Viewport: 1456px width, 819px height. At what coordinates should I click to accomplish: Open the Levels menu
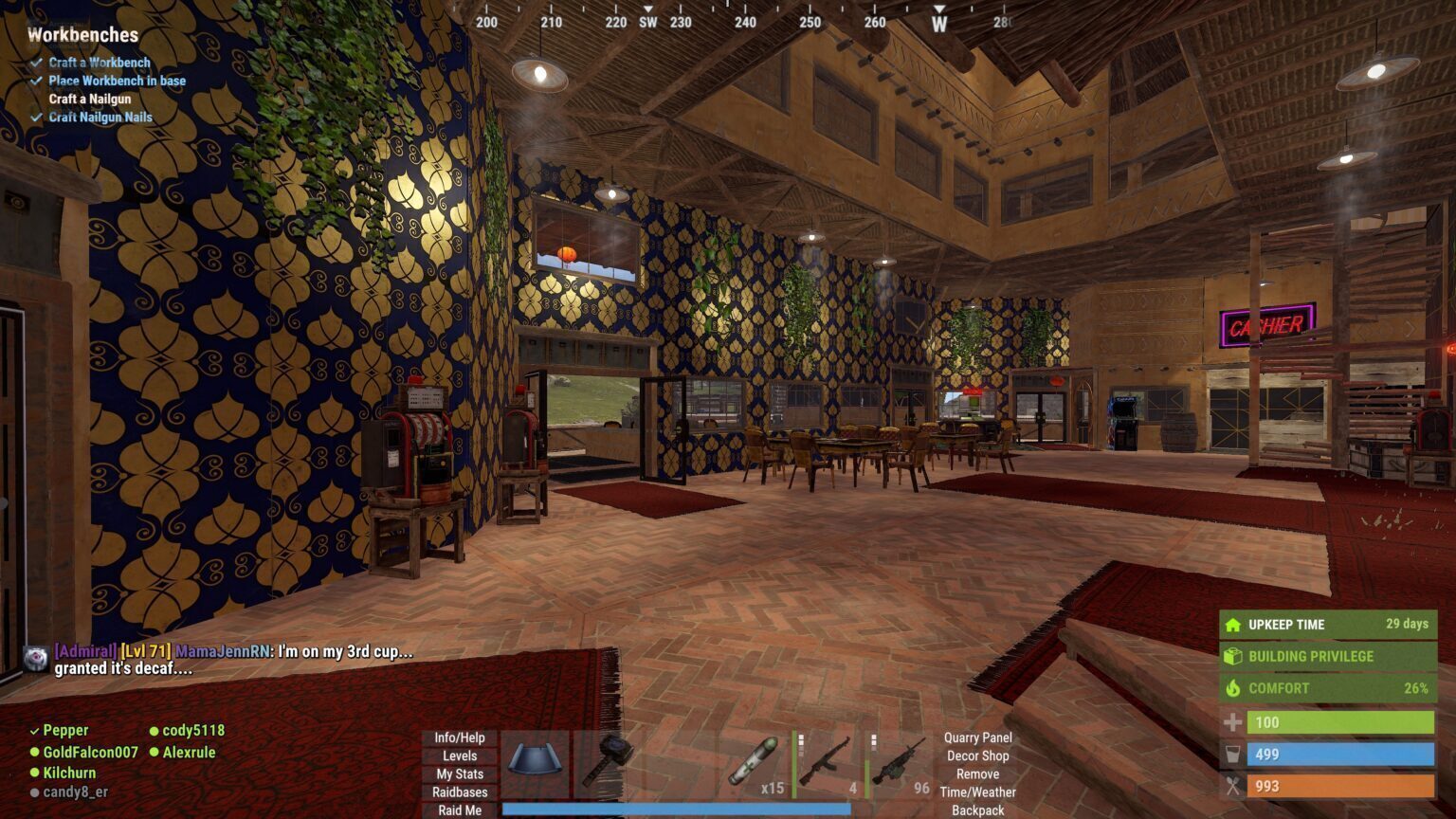click(460, 755)
